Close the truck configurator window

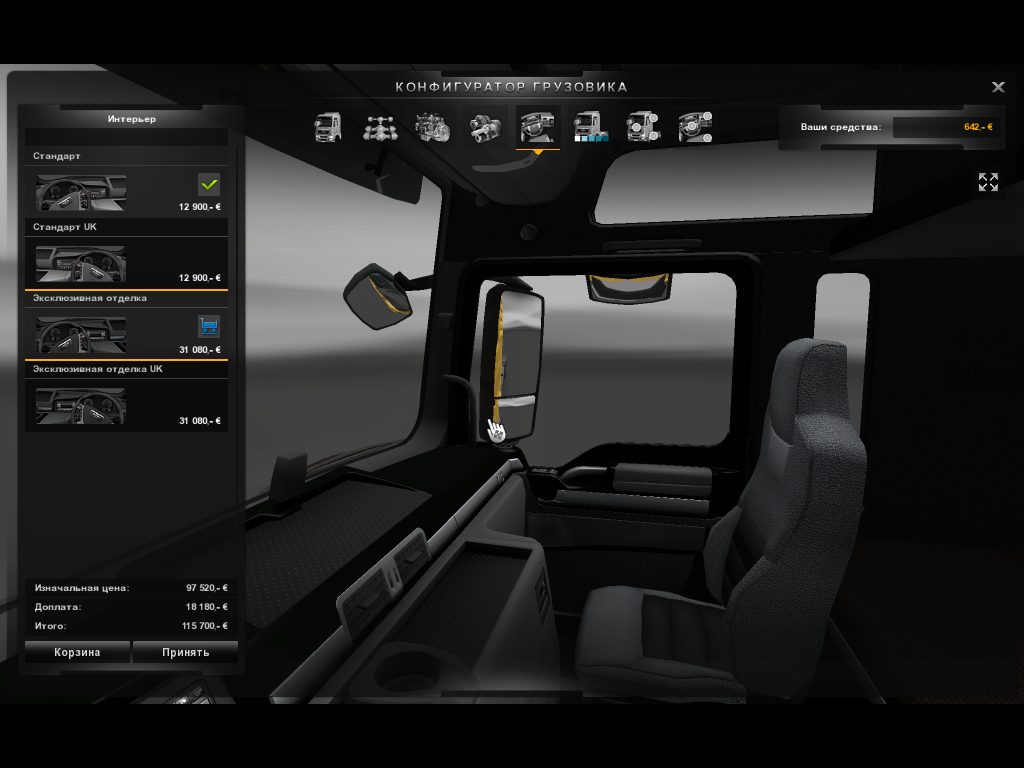tap(998, 87)
